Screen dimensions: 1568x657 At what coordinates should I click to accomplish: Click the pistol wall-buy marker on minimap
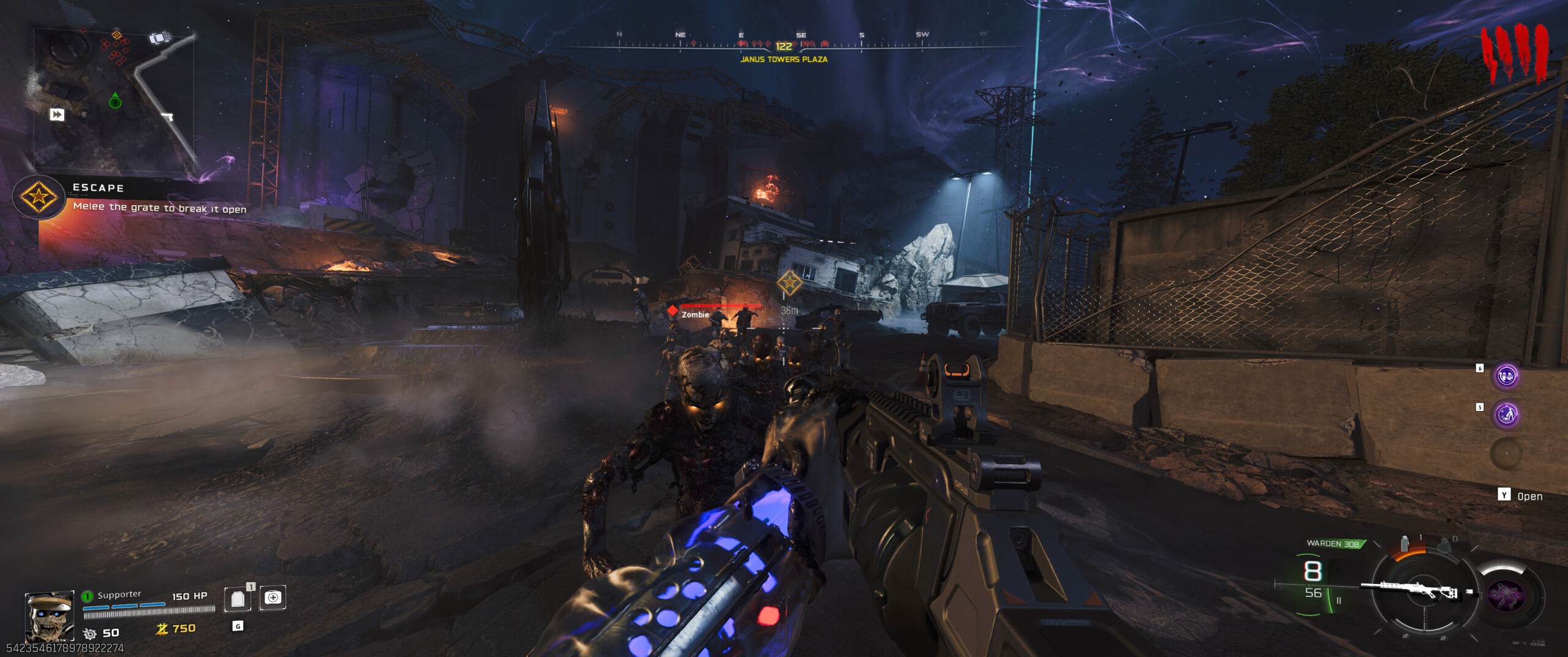point(167,116)
